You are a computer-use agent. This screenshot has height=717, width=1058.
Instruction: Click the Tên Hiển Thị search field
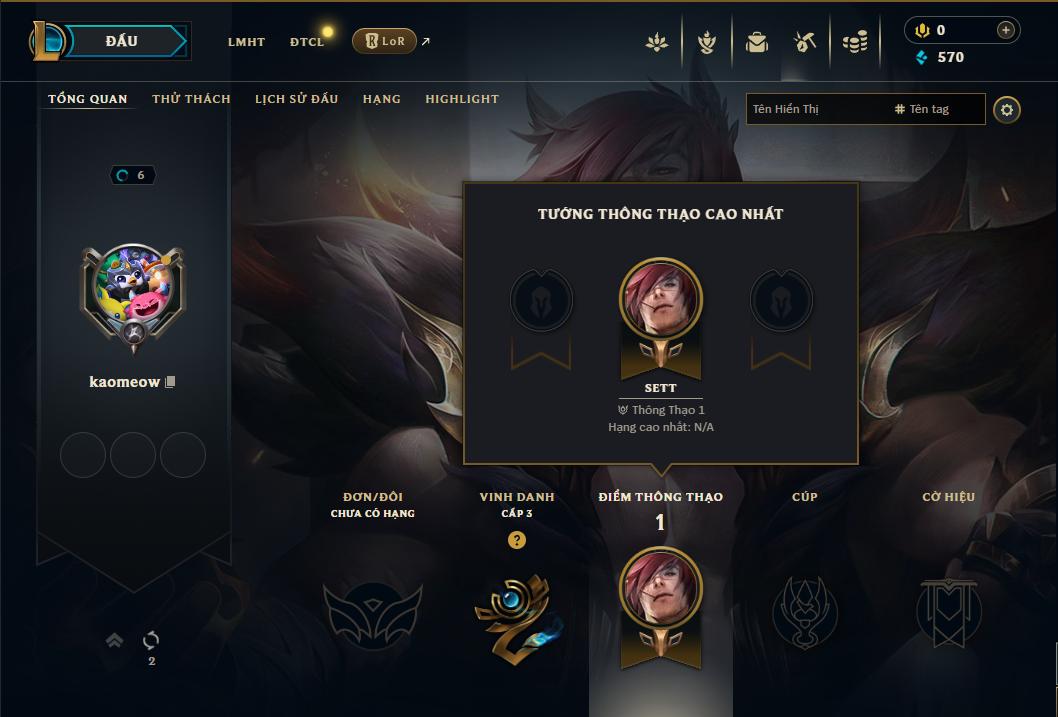point(815,109)
